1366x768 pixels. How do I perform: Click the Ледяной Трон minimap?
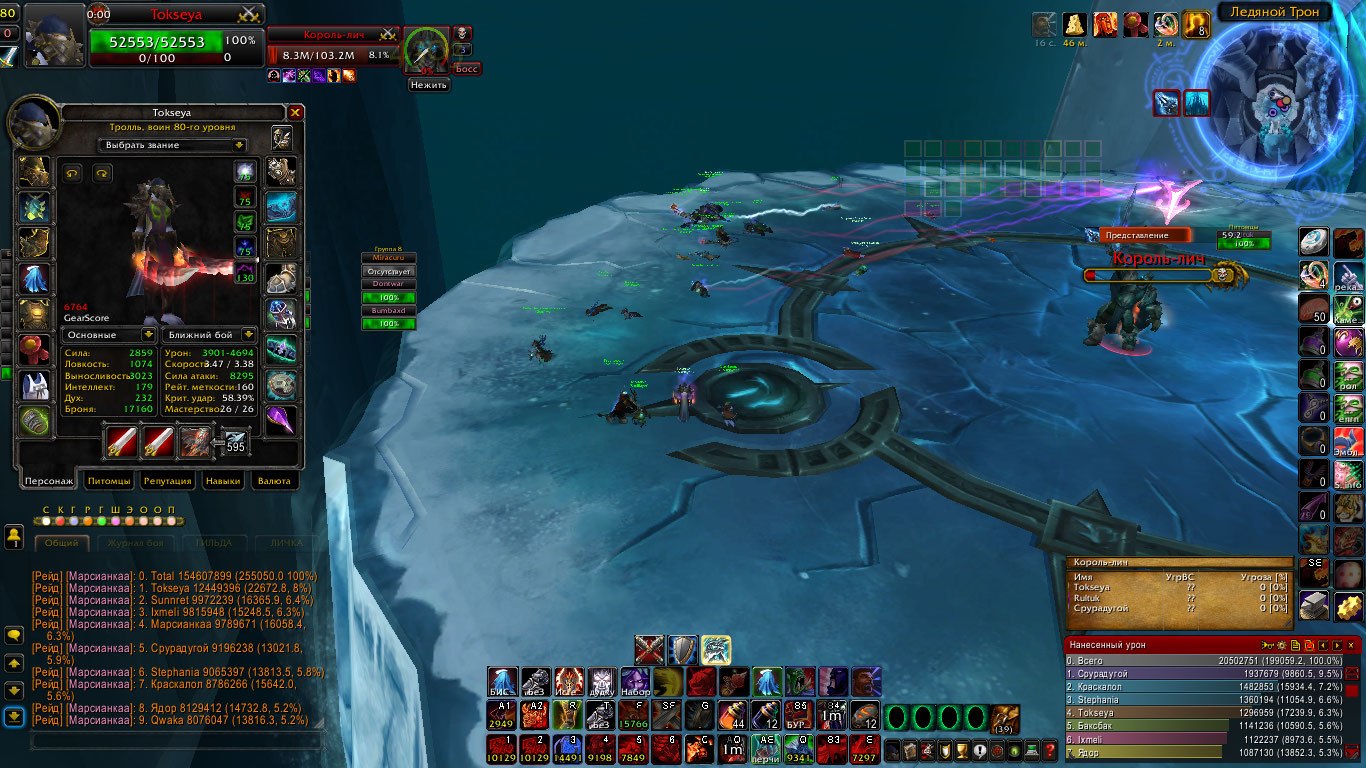1273,92
